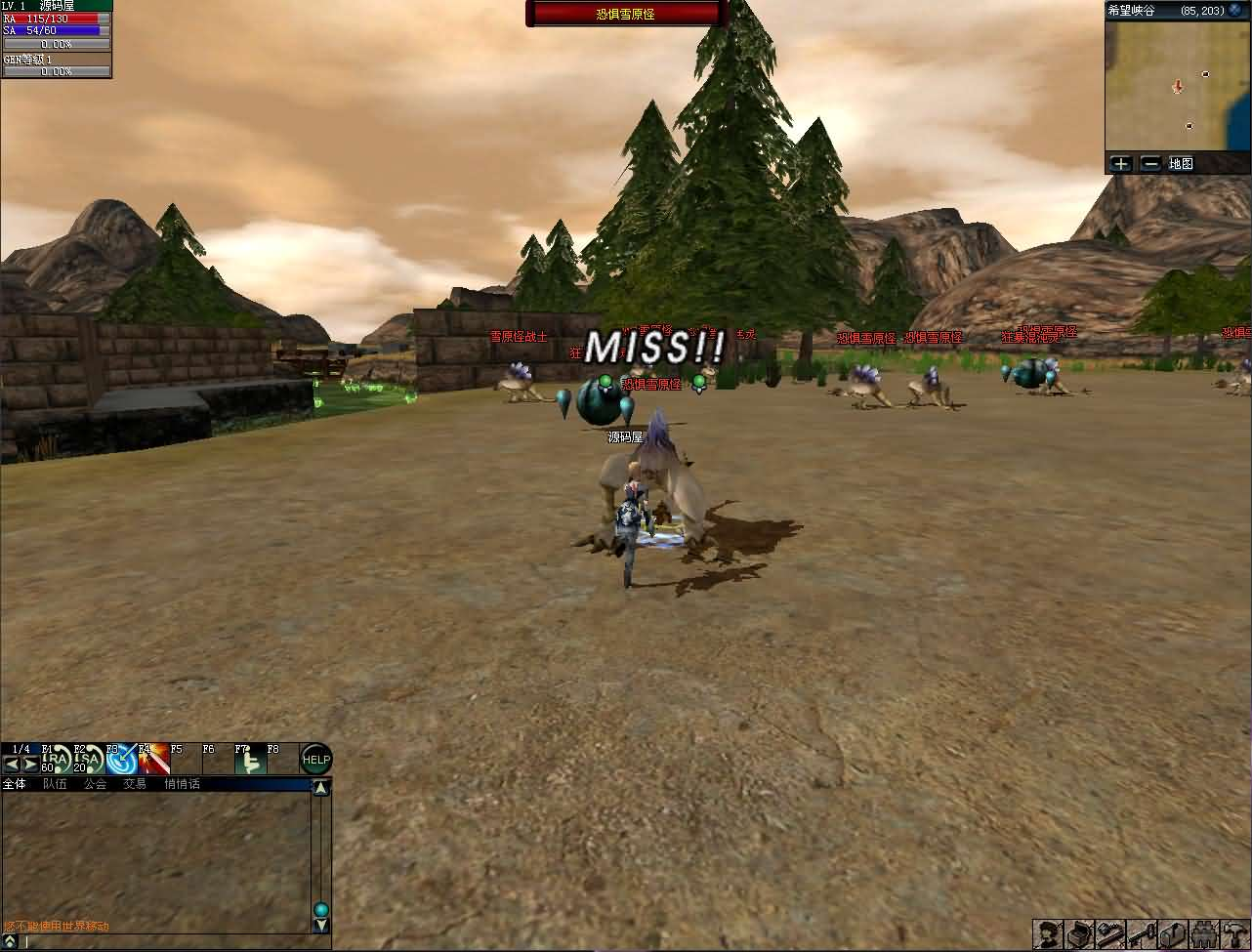Switch to the 悄悄话 chat tab
Image resolution: width=1252 pixels, height=952 pixels.
(x=182, y=784)
